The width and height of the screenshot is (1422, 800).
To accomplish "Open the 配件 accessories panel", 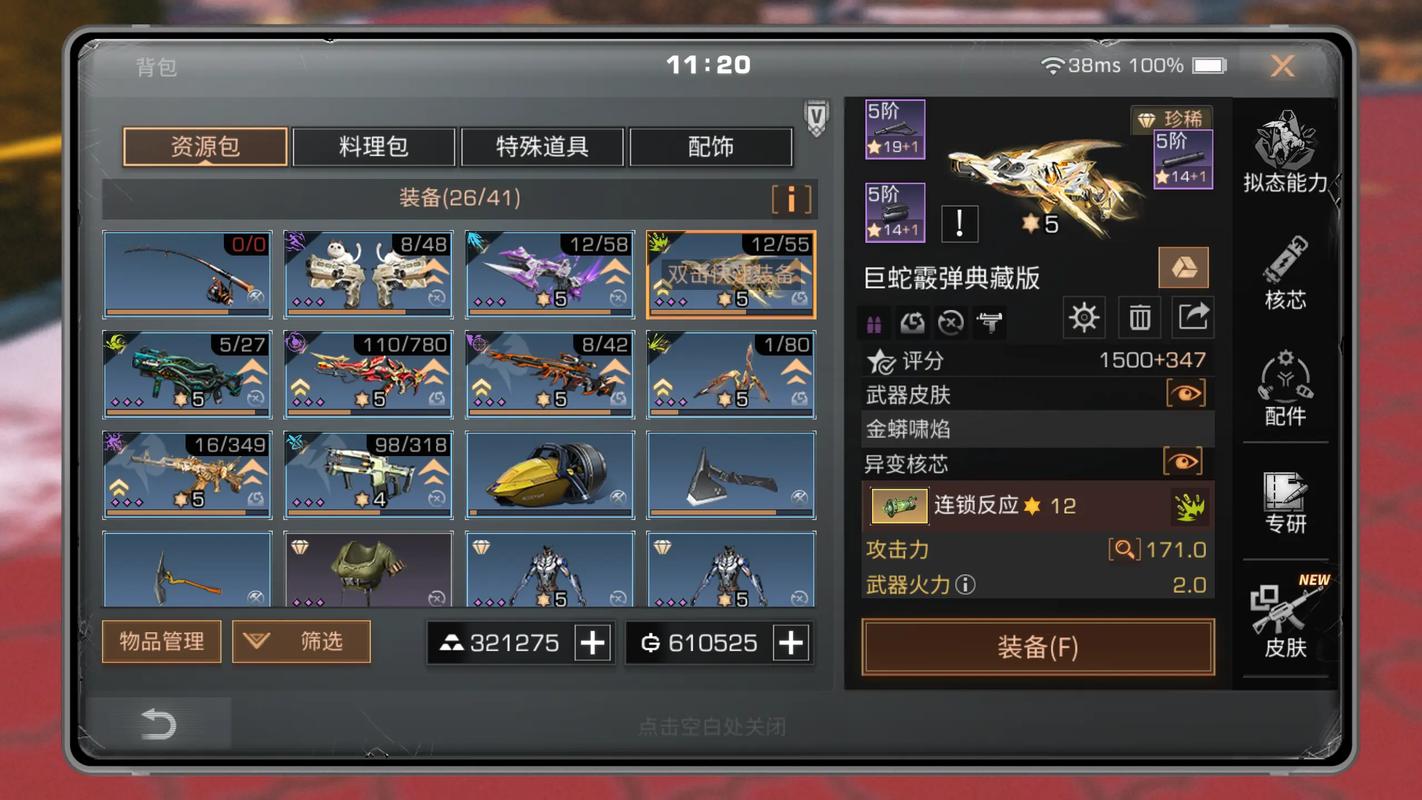I will (1285, 390).
